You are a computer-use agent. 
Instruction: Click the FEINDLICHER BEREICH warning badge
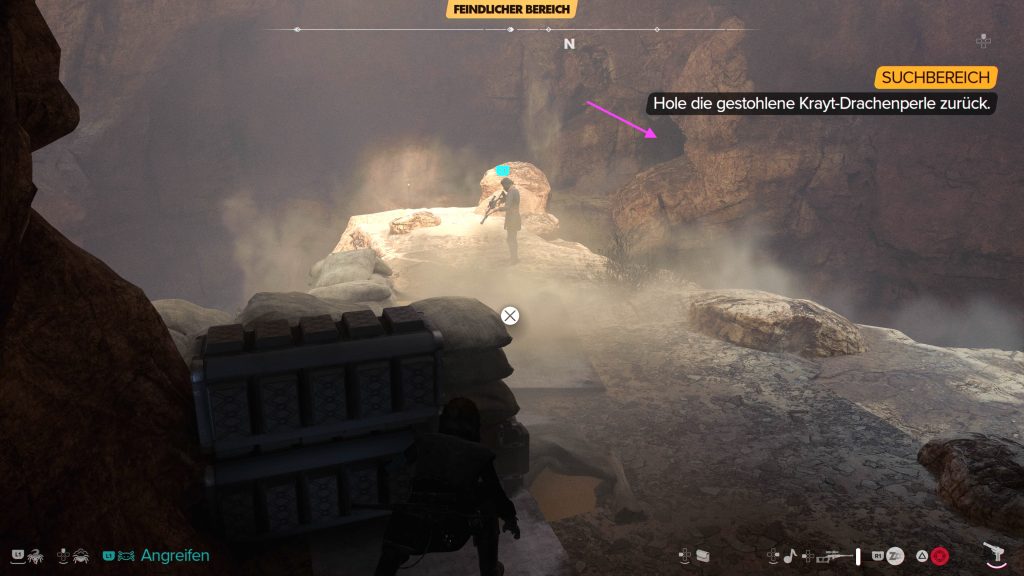512,10
